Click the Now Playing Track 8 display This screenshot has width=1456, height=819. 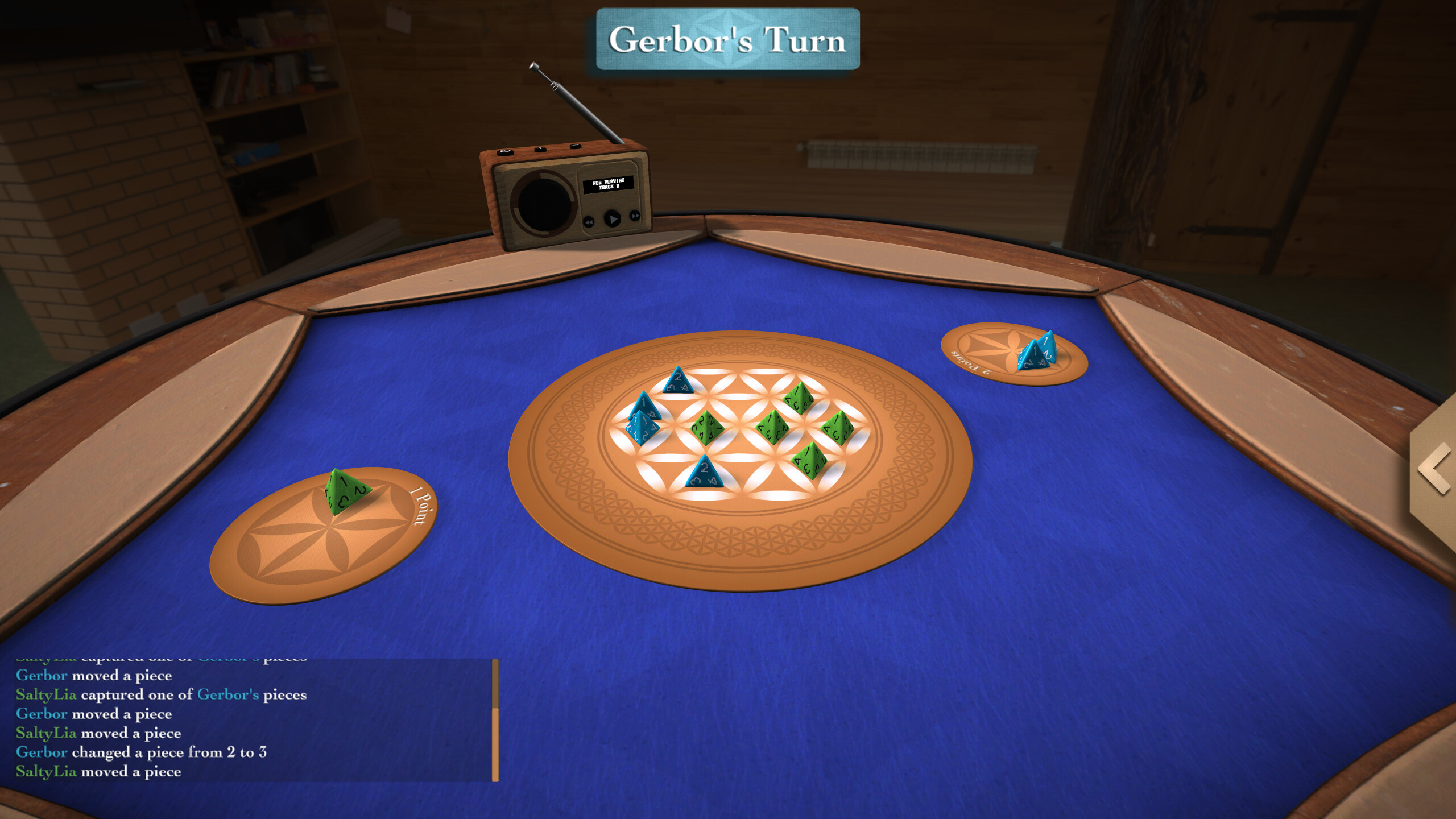pos(609,184)
